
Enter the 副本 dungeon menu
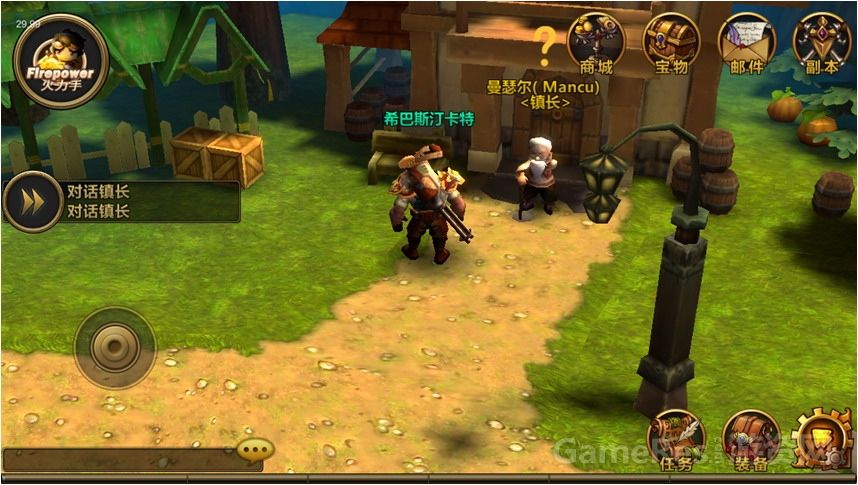pos(821,42)
